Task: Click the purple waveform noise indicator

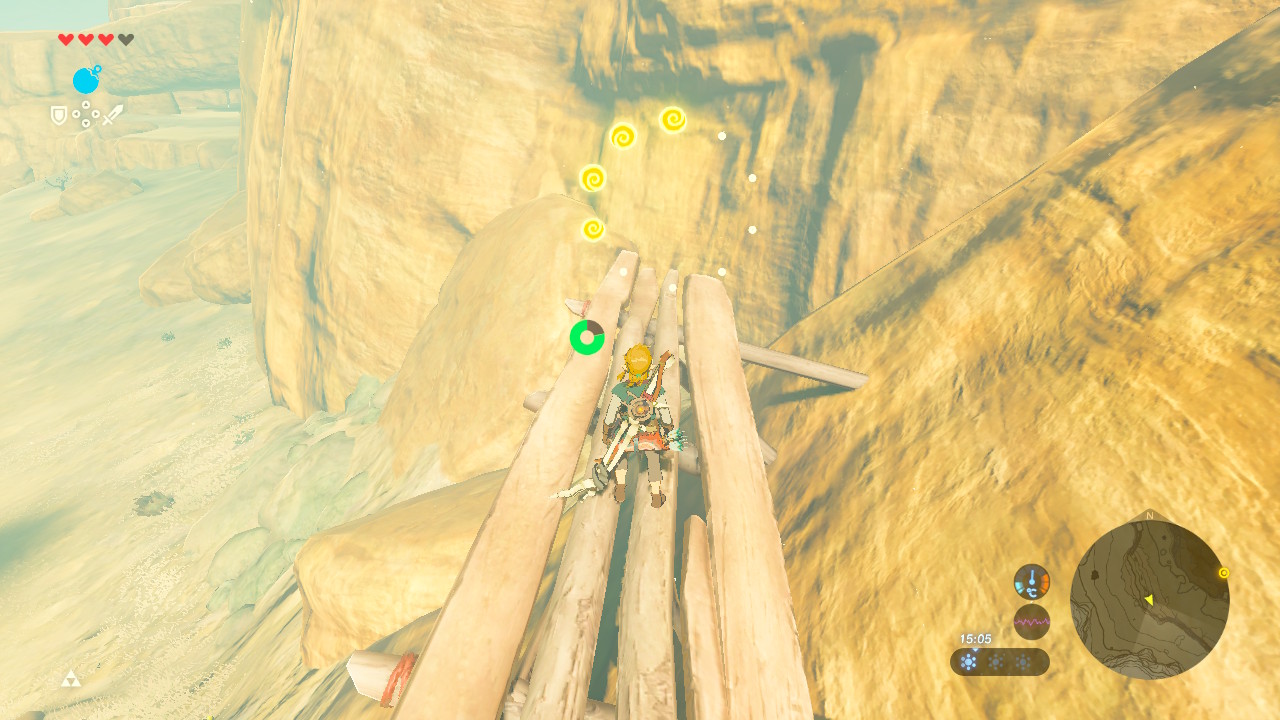Action: (1031, 621)
